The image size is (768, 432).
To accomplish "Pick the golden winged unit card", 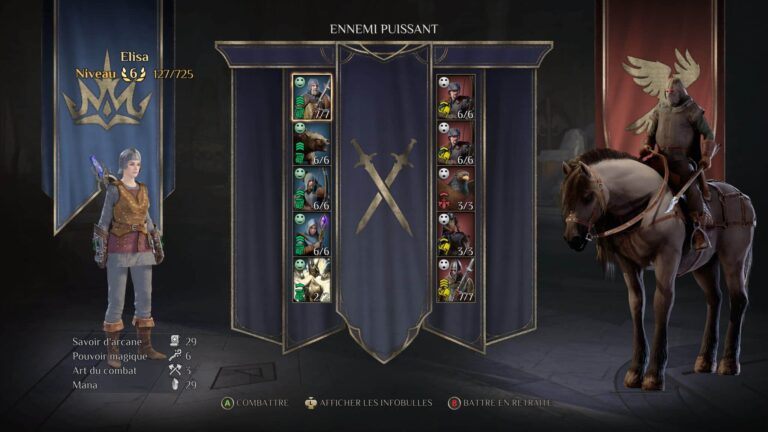I will tap(312, 280).
